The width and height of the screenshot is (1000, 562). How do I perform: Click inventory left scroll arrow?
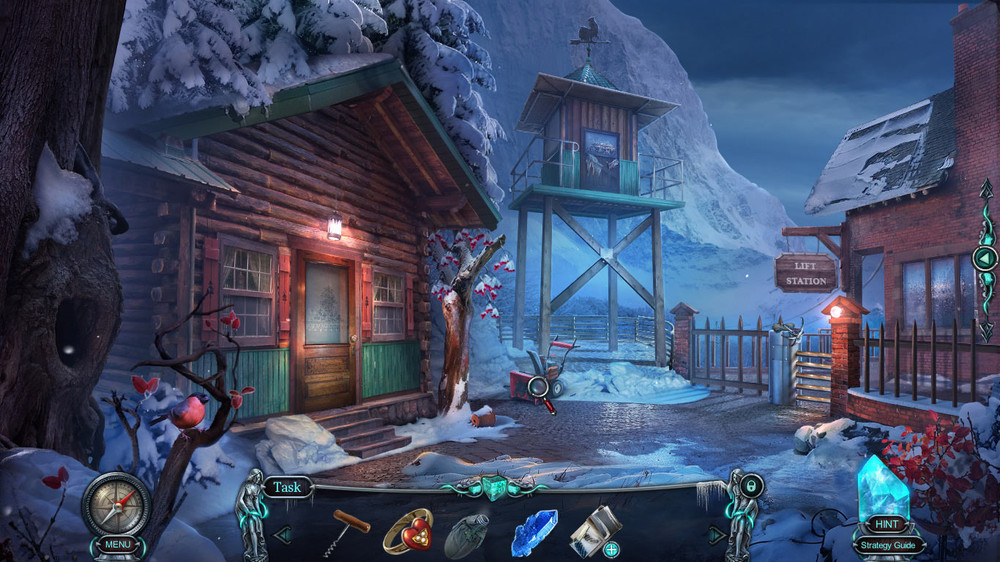pyautogui.click(x=283, y=535)
